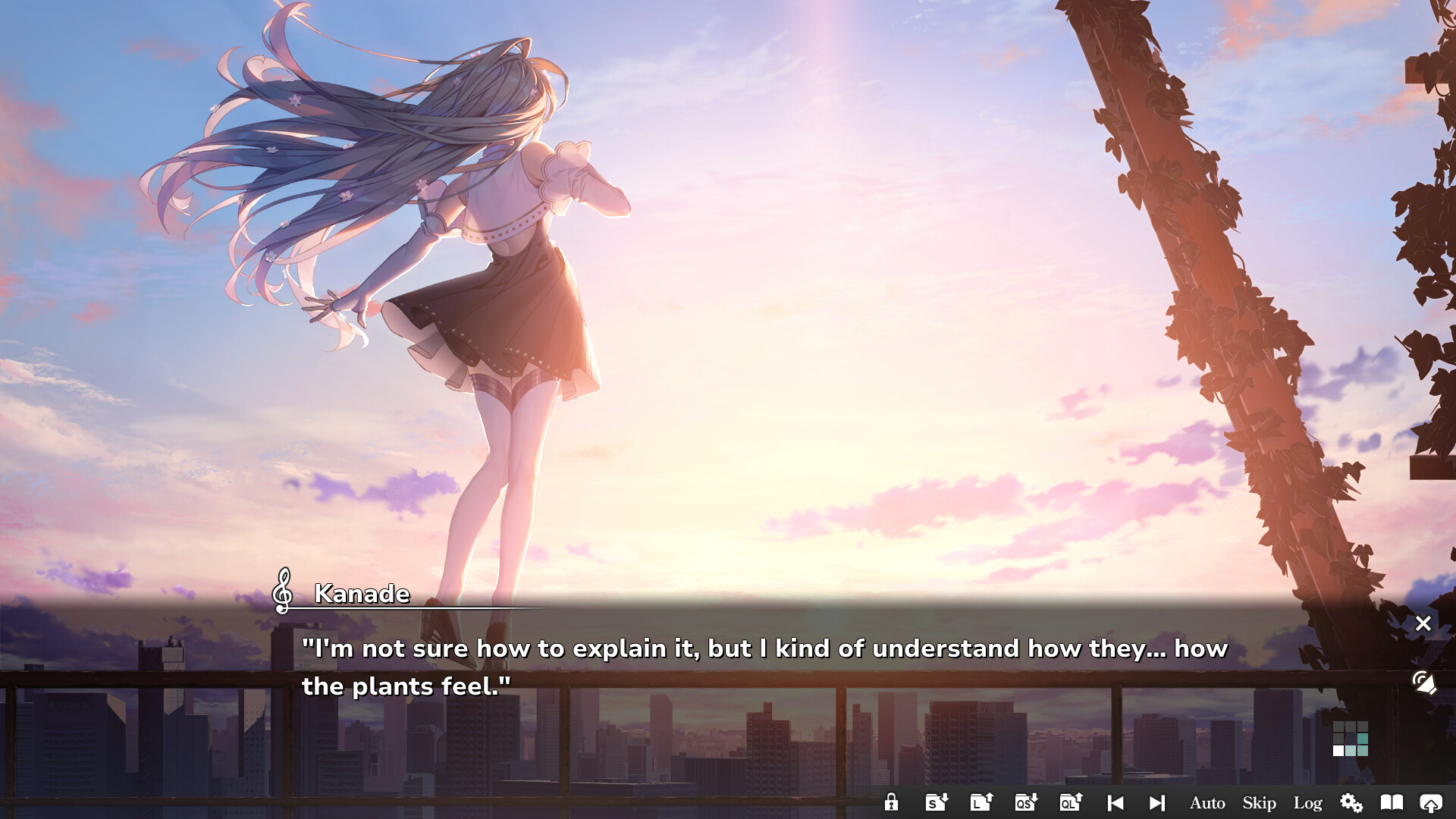Hide the dialogue box with the X
Image resolution: width=1456 pixels, height=819 pixels.
point(1423,623)
